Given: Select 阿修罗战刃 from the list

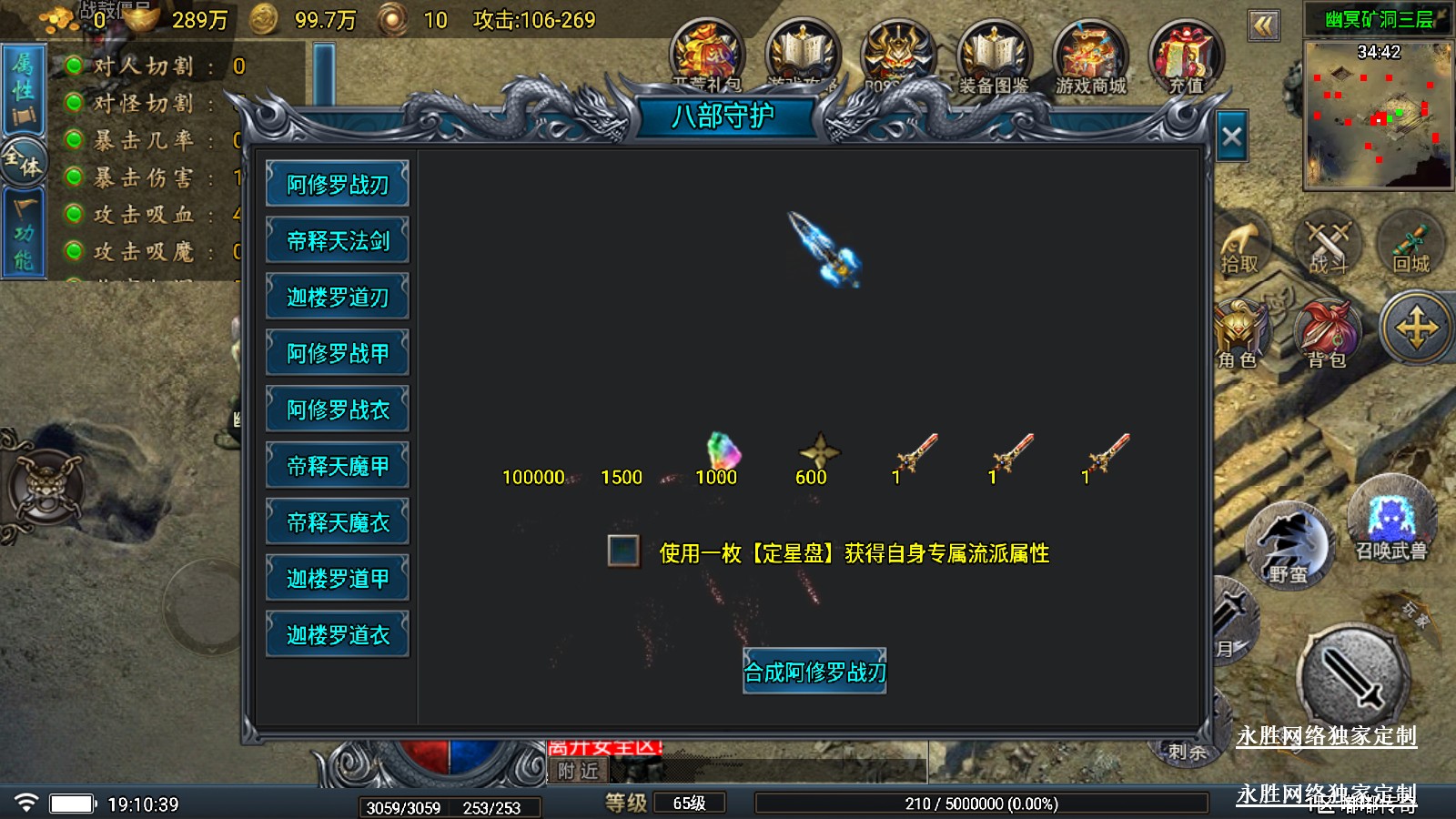Looking at the screenshot, I should 338,185.
